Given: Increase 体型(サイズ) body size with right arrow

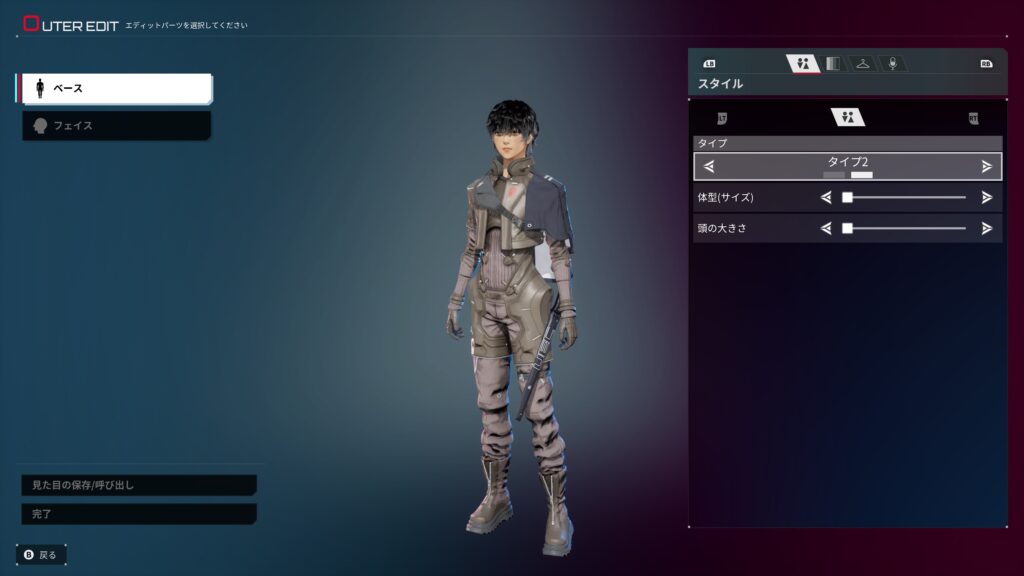Looking at the screenshot, I should (987, 198).
